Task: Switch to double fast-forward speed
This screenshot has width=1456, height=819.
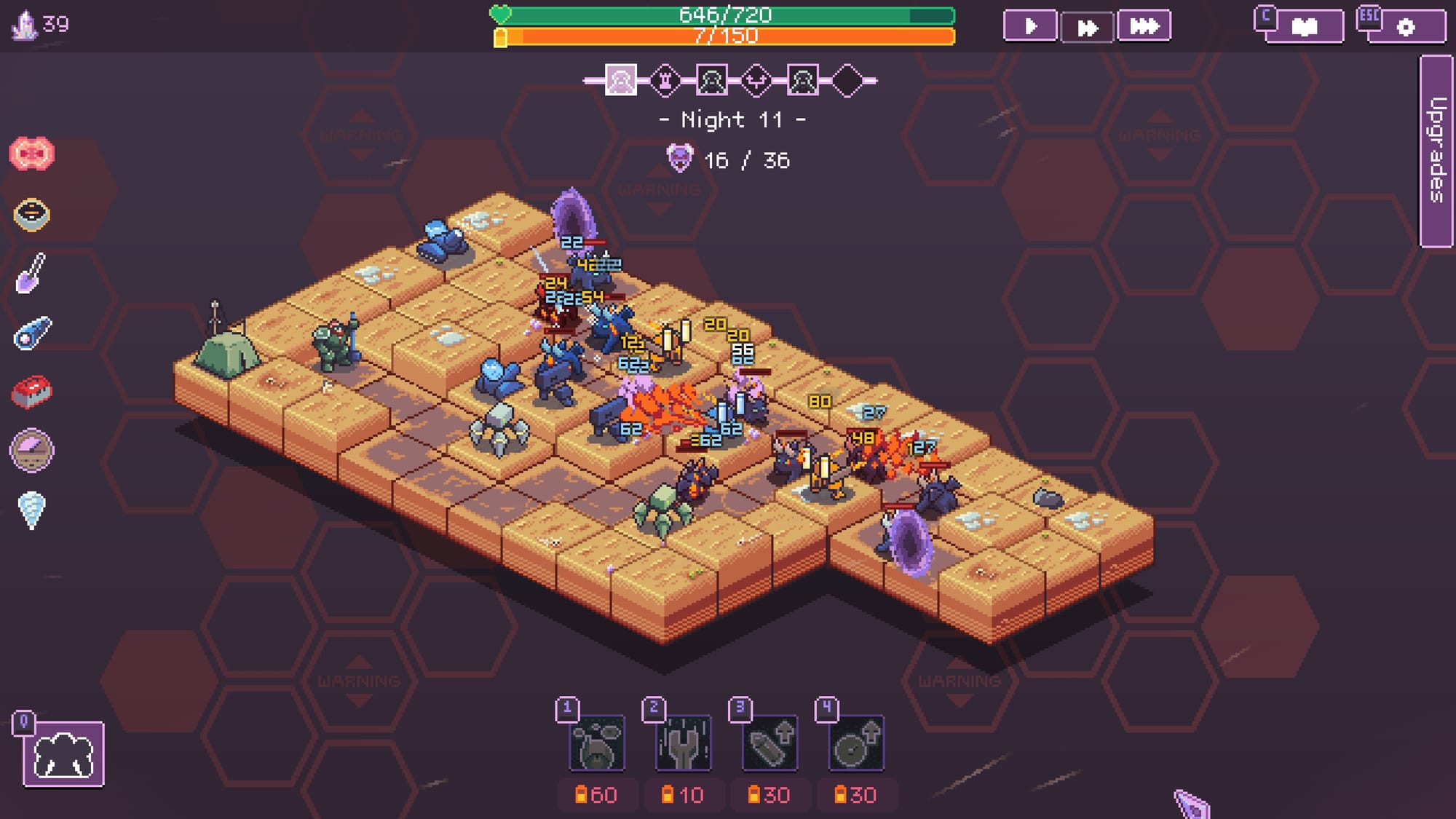Action: point(1087,28)
